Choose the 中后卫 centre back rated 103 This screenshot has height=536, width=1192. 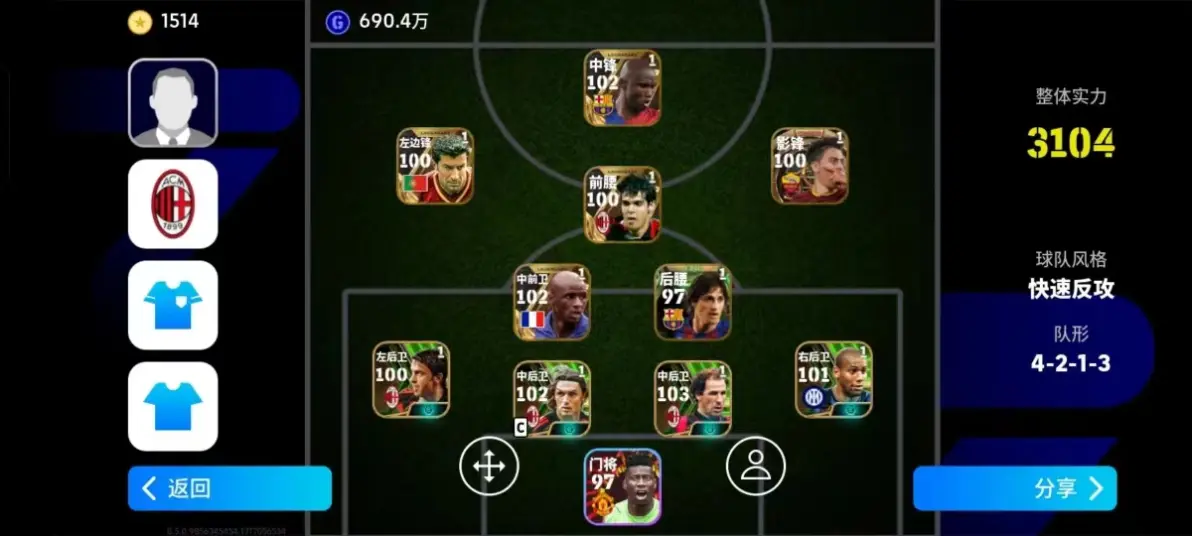click(693, 399)
